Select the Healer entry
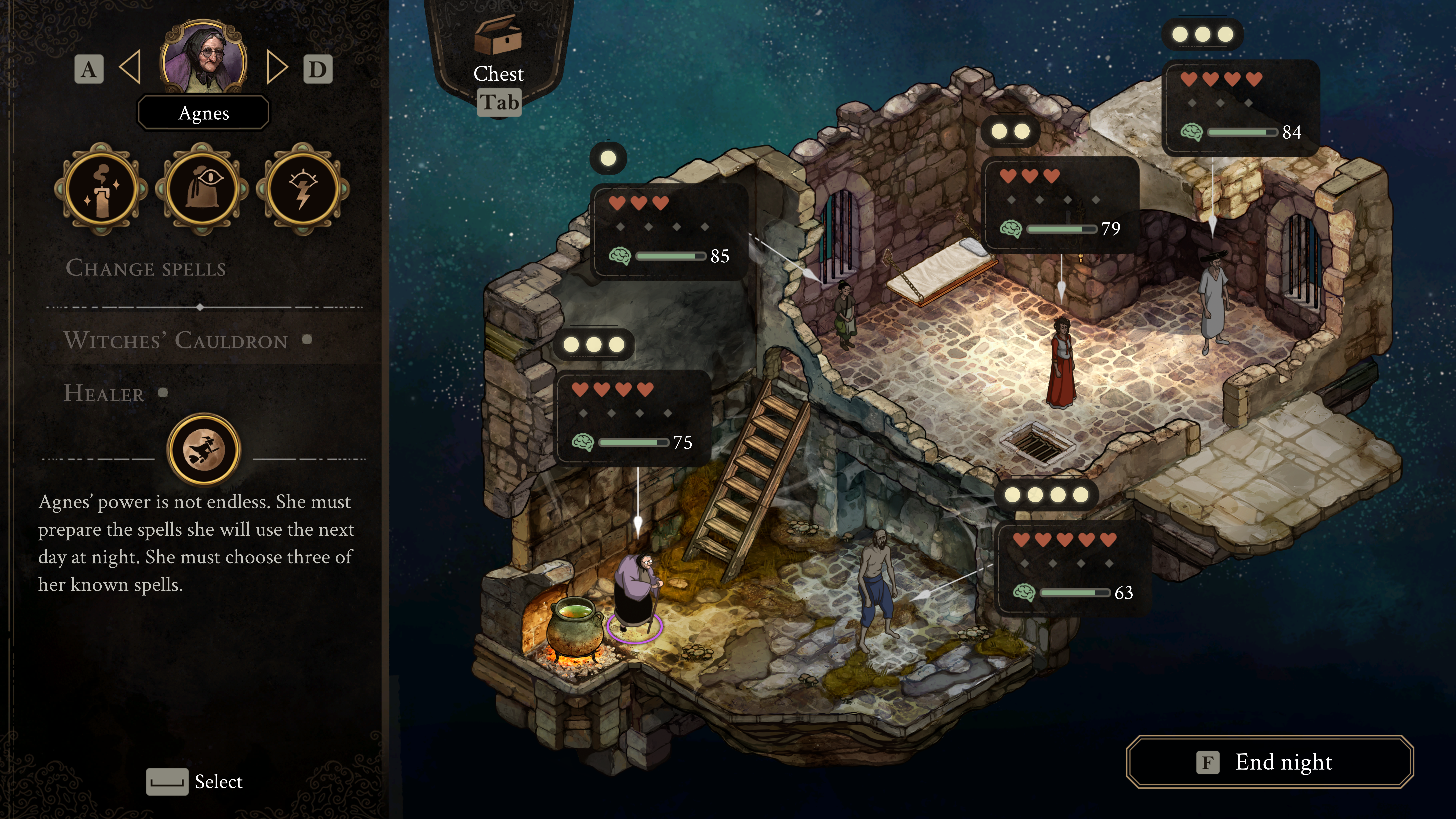This screenshot has width=1456, height=819. point(105,393)
